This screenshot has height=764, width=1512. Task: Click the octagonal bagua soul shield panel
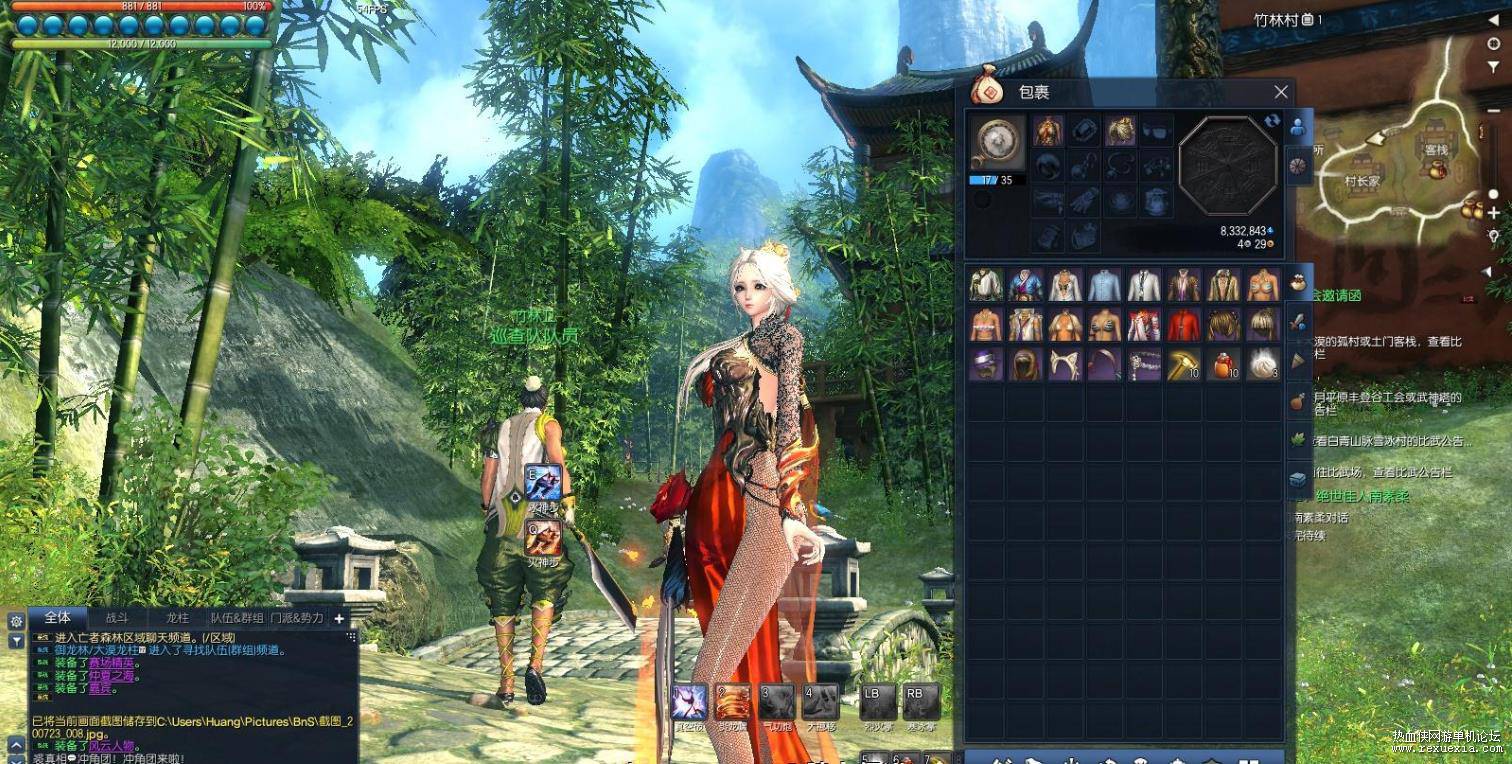[x=1228, y=166]
